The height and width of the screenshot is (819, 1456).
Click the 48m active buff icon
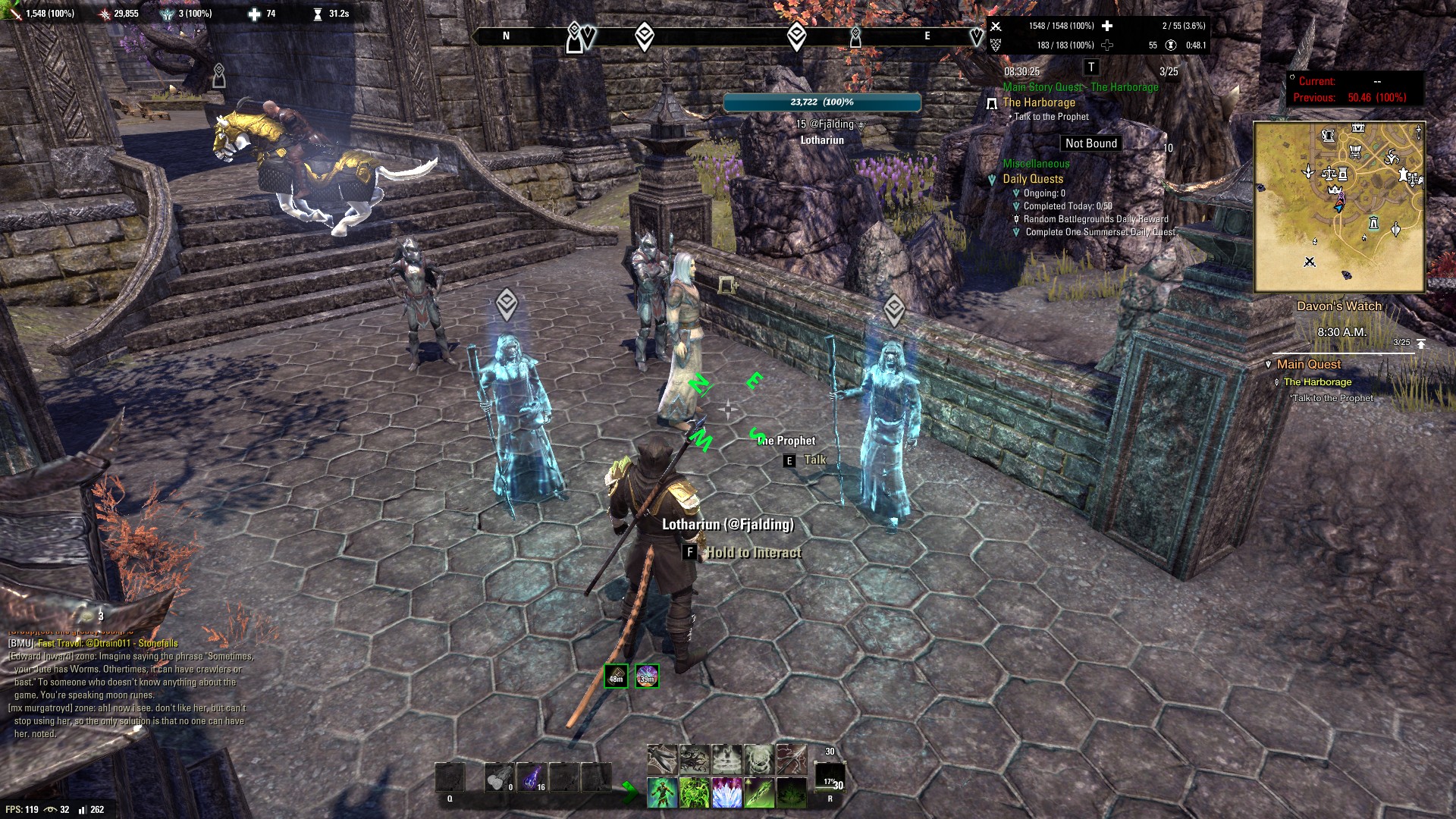click(617, 675)
